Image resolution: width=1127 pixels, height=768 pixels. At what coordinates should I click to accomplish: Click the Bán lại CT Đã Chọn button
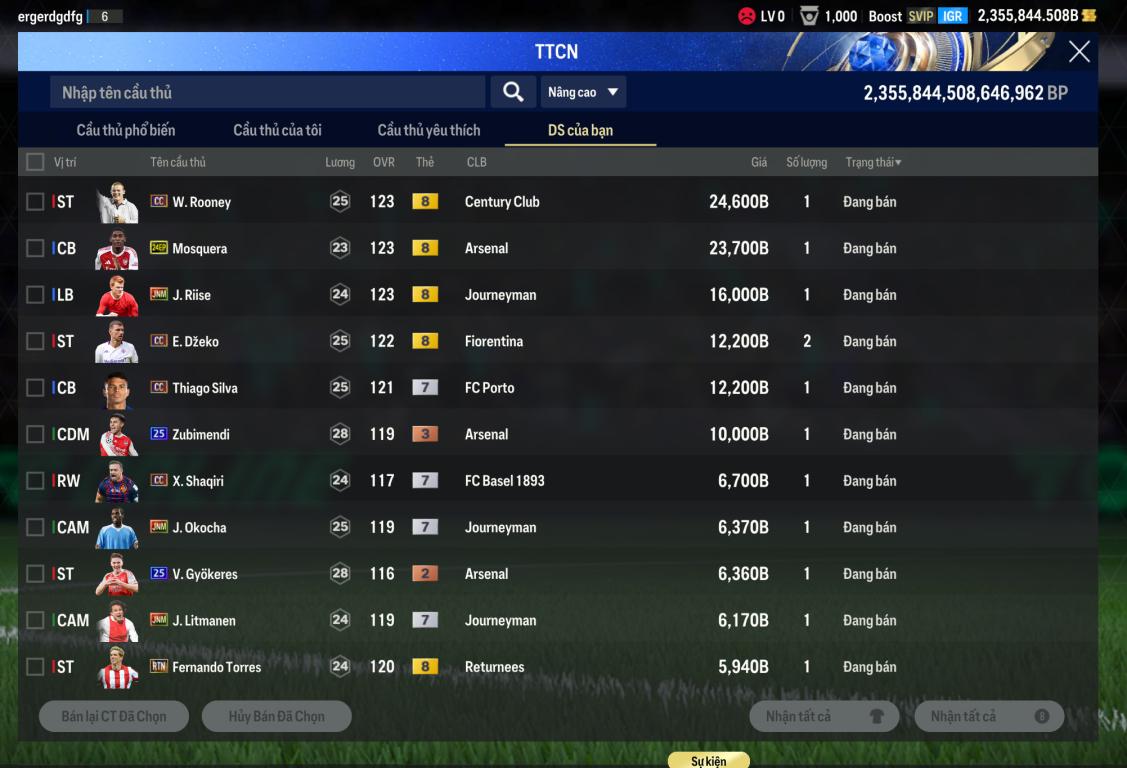[x=114, y=716]
